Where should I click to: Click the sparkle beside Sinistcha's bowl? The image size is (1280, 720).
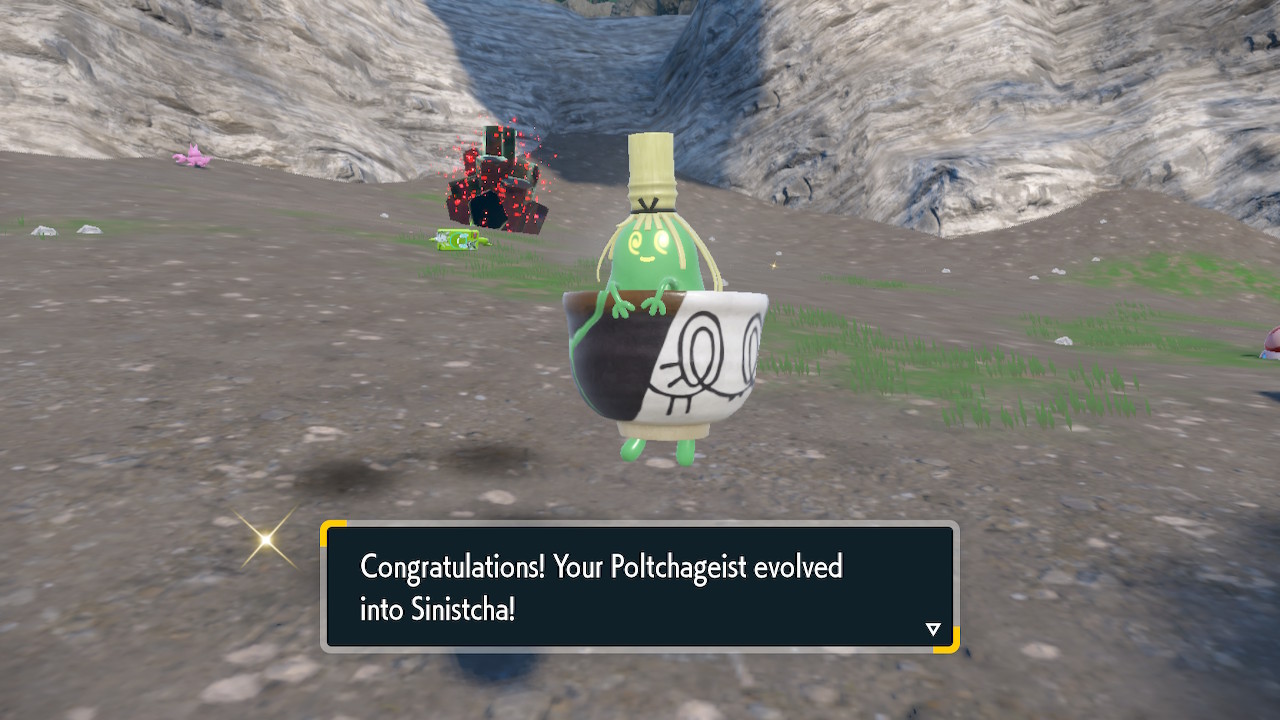coord(775,266)
